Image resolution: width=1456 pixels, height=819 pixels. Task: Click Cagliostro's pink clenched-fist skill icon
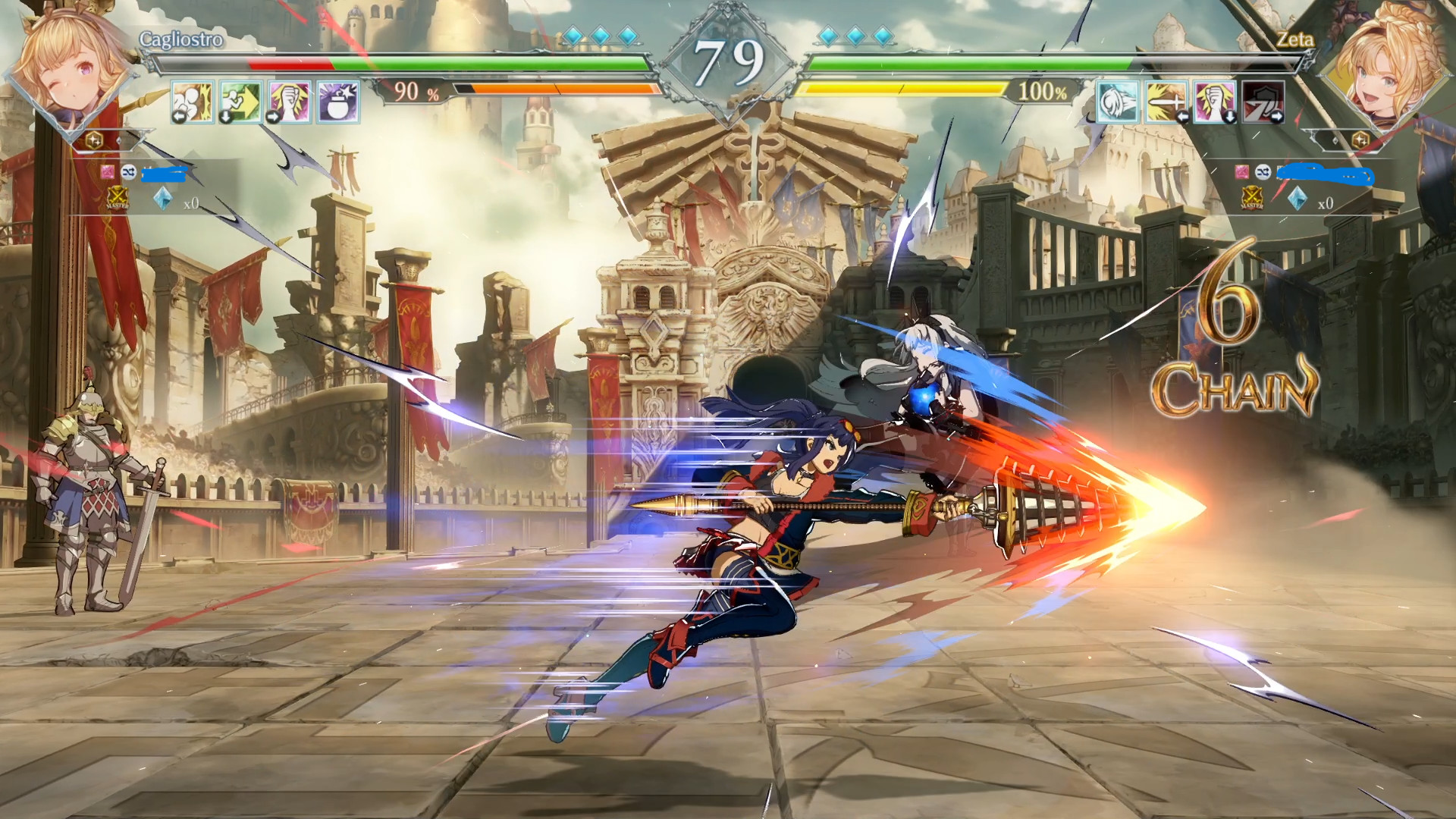(x=289, y=101)
